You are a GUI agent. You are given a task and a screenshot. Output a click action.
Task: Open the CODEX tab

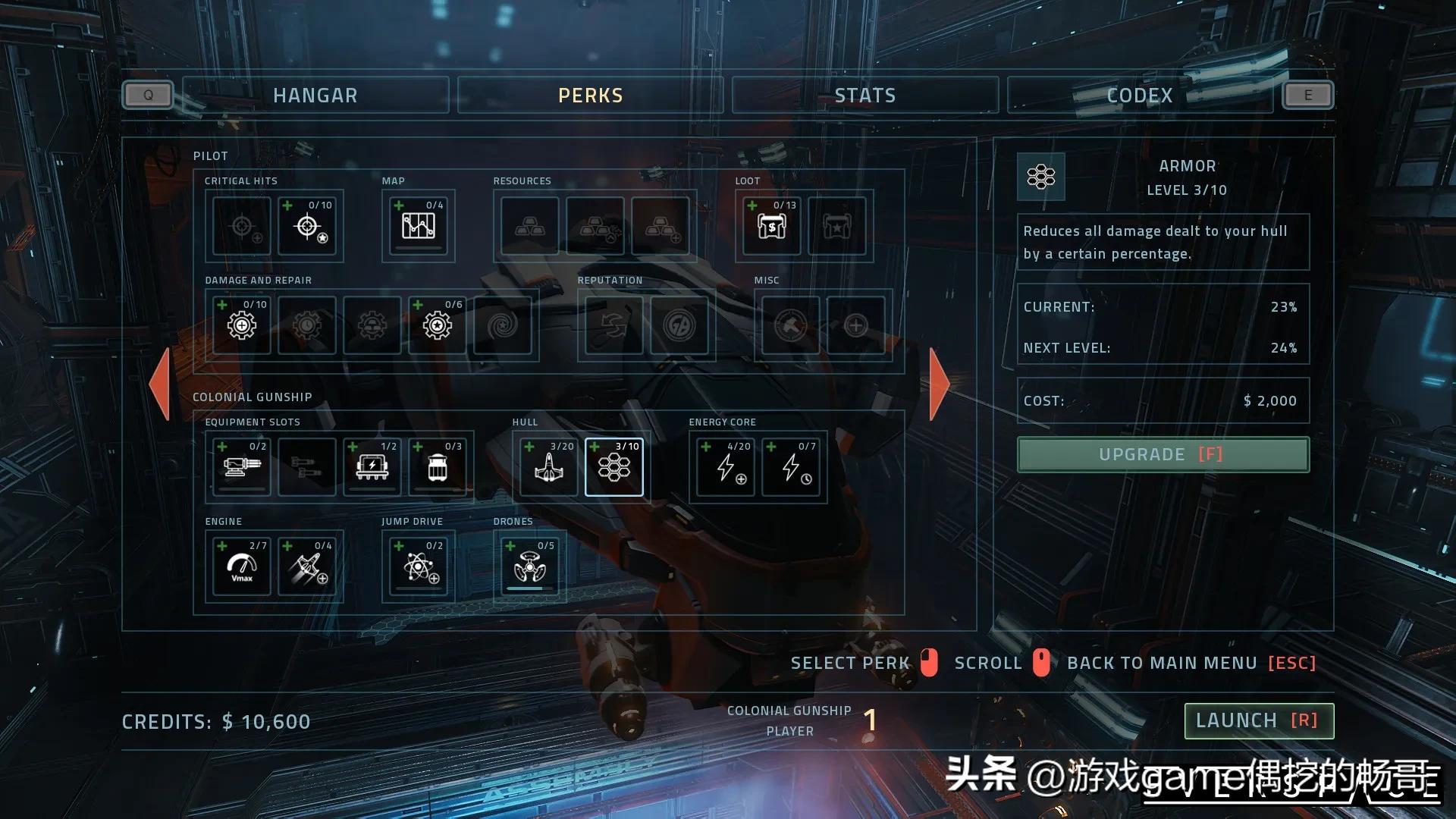[x=1139, y=95]
